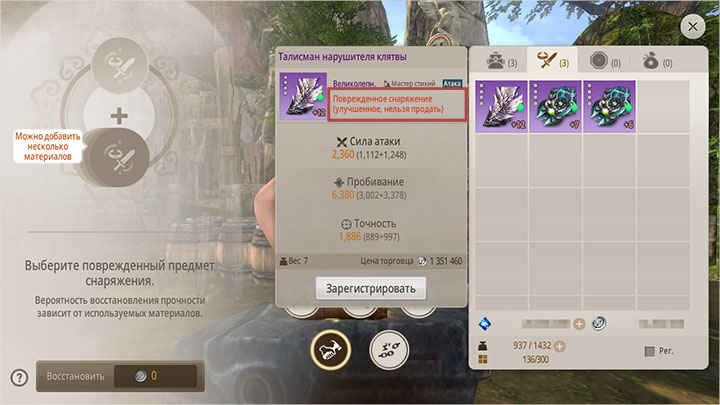Click the lower material slot
Screen dimensions: 720x405
120,157
